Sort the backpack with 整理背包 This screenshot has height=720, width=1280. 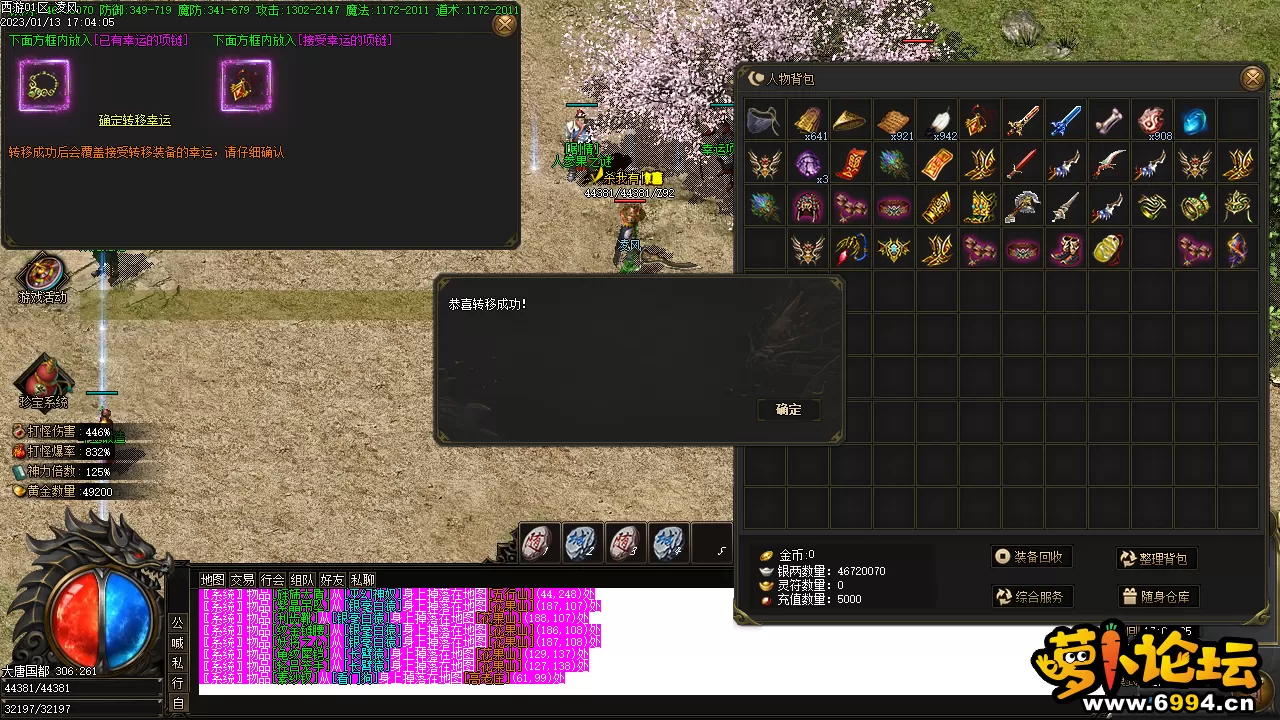click(1157, 559)
